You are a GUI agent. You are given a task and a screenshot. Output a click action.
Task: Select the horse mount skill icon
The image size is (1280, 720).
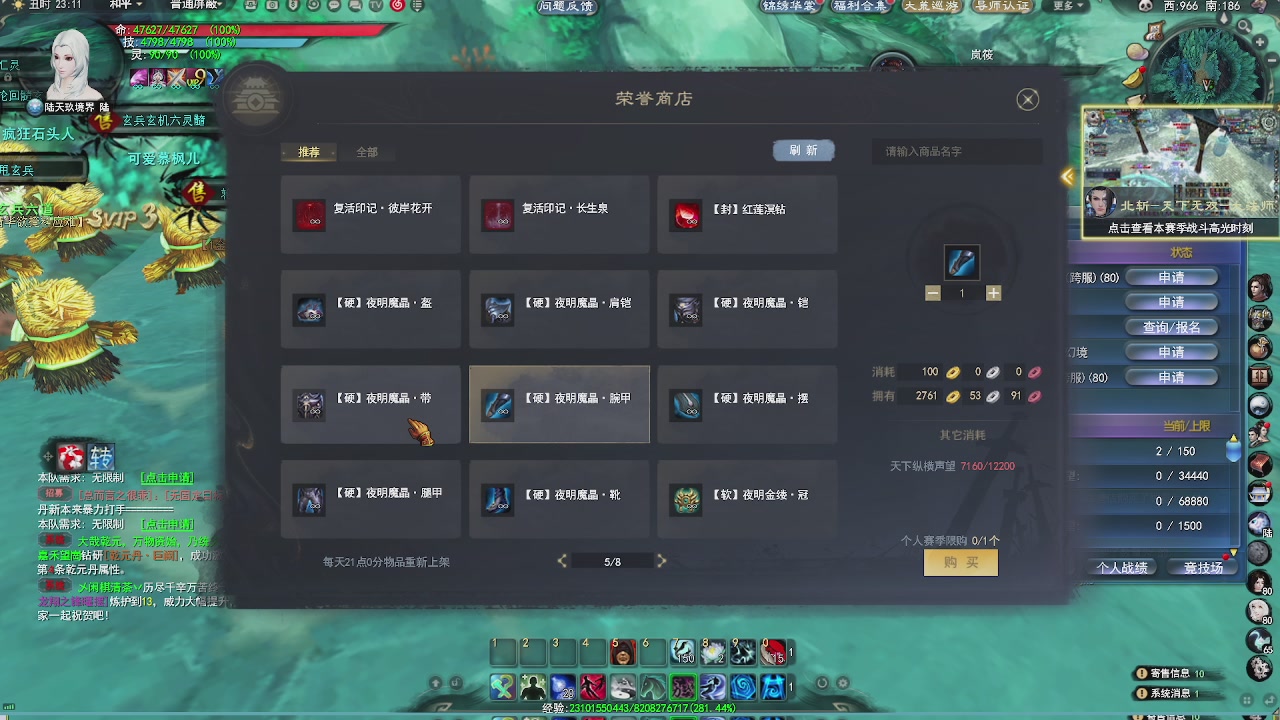[x=652, y=685]
